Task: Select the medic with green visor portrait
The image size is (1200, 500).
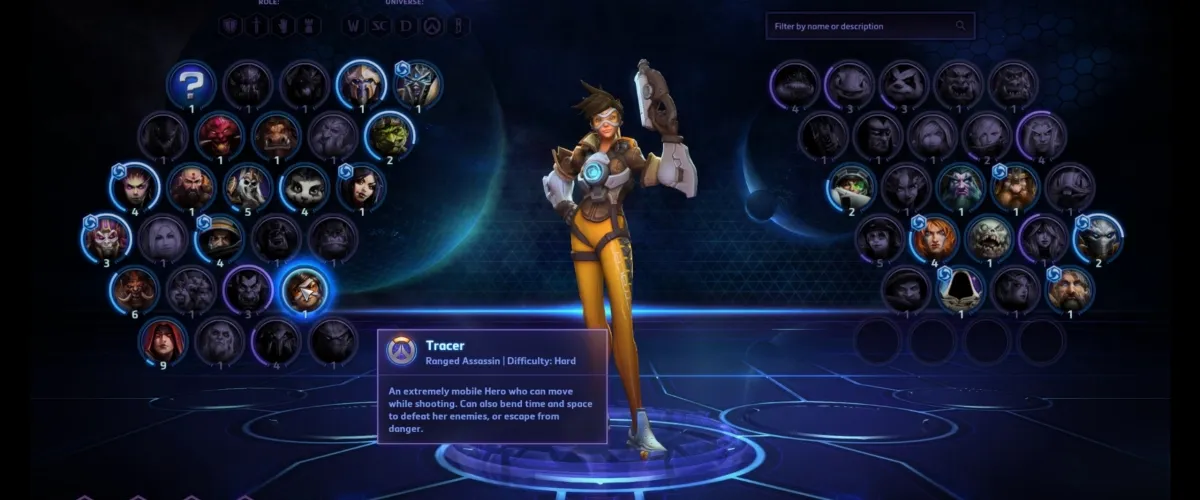Action: click(851, 187)
